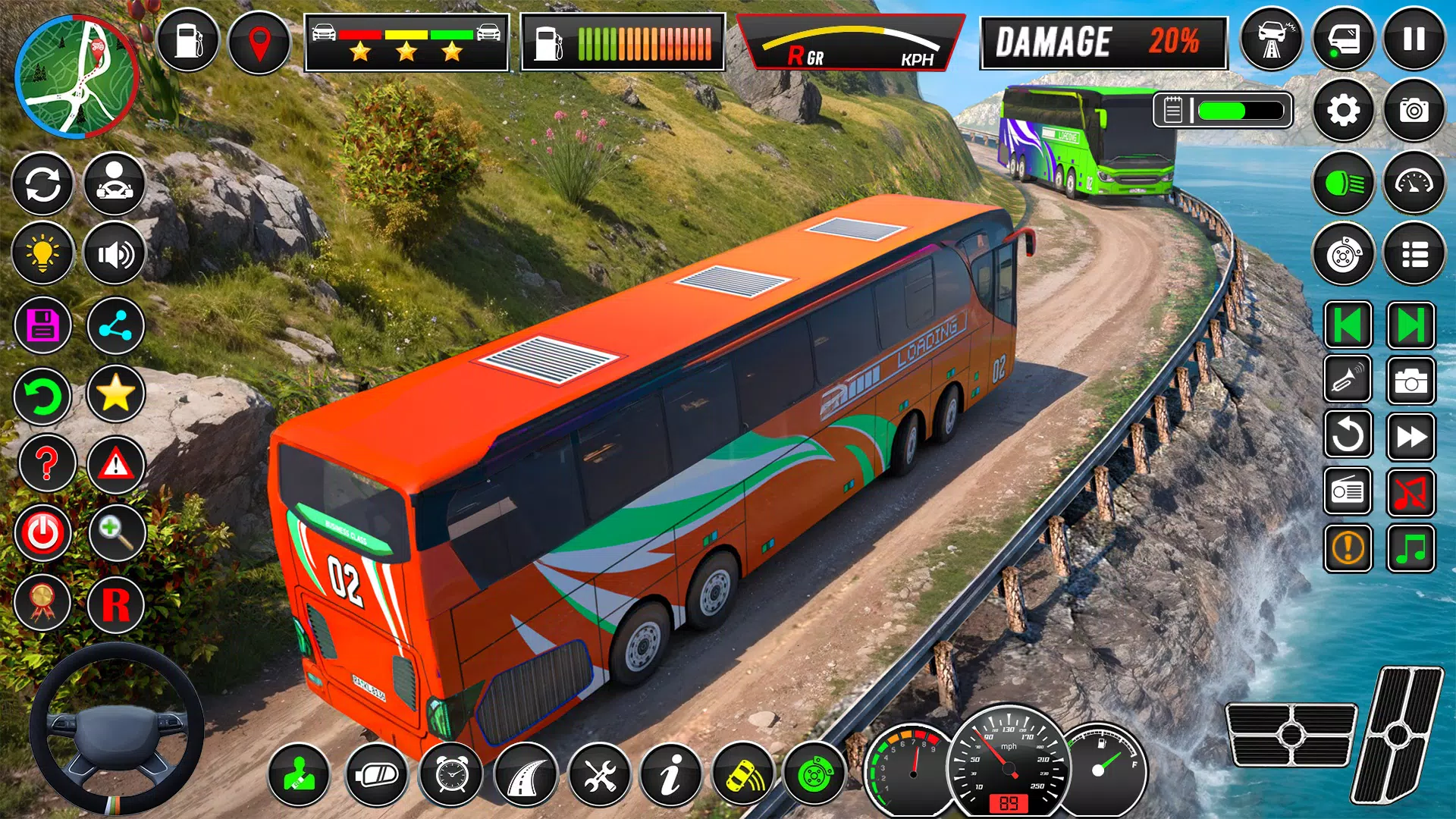The width and height of the screenshot is (1456, 819).
Task: Take a screenshot with the camera button
Action: pos(1414,111)
